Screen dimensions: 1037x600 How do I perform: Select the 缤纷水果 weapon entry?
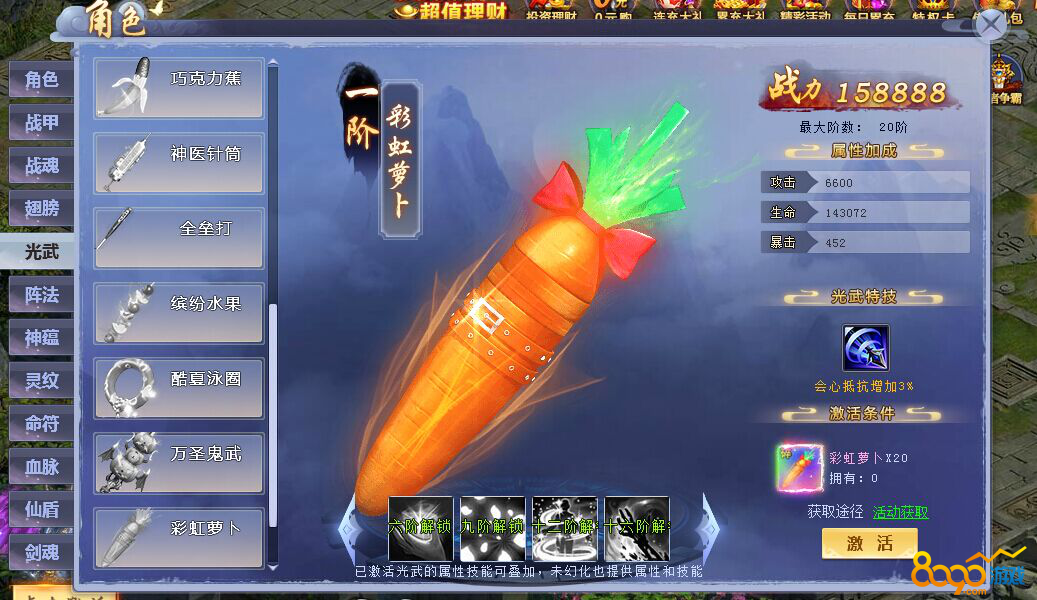click(x=180, y=313)
